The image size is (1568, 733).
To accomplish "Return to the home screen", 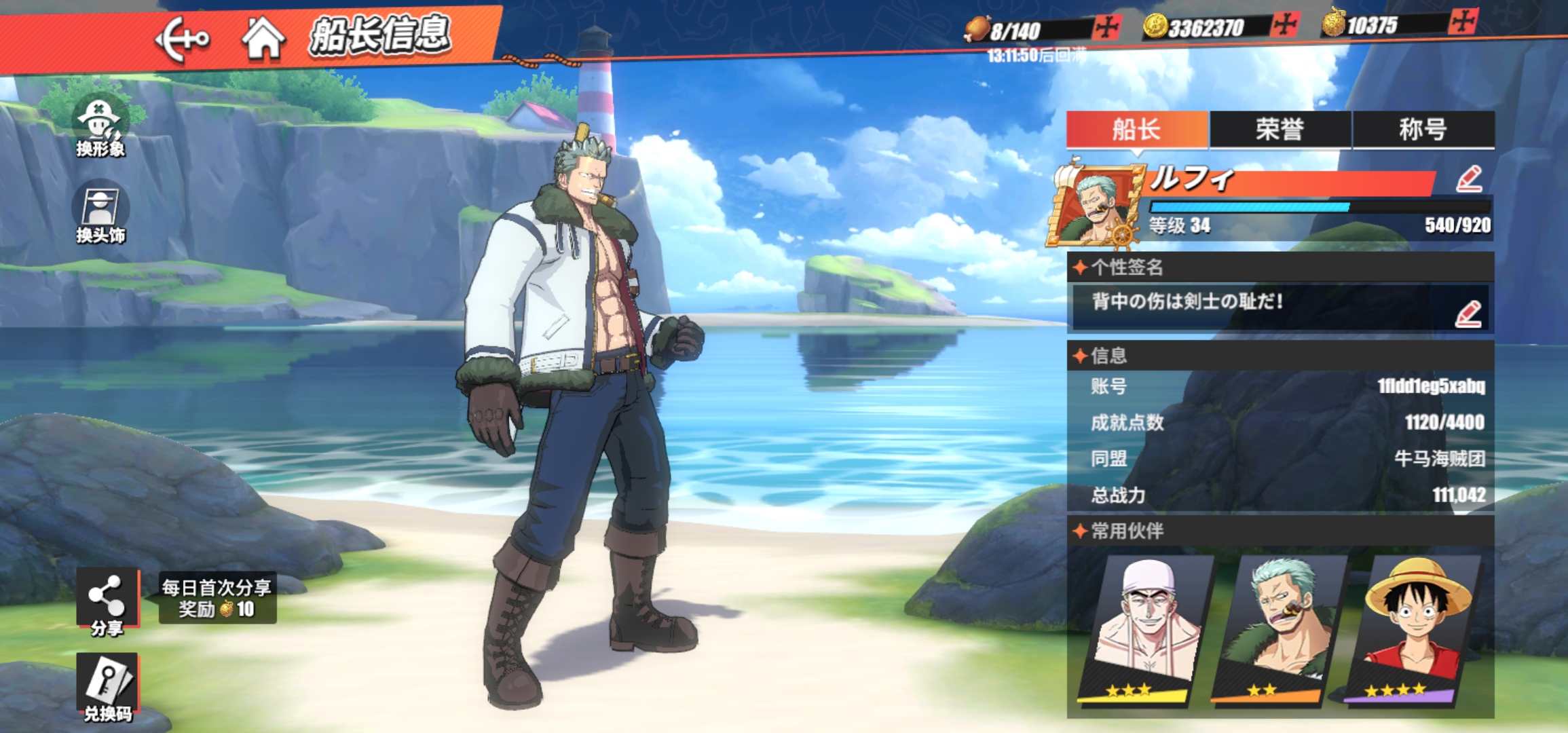I will pyautogui.click(x=263, y=38).
